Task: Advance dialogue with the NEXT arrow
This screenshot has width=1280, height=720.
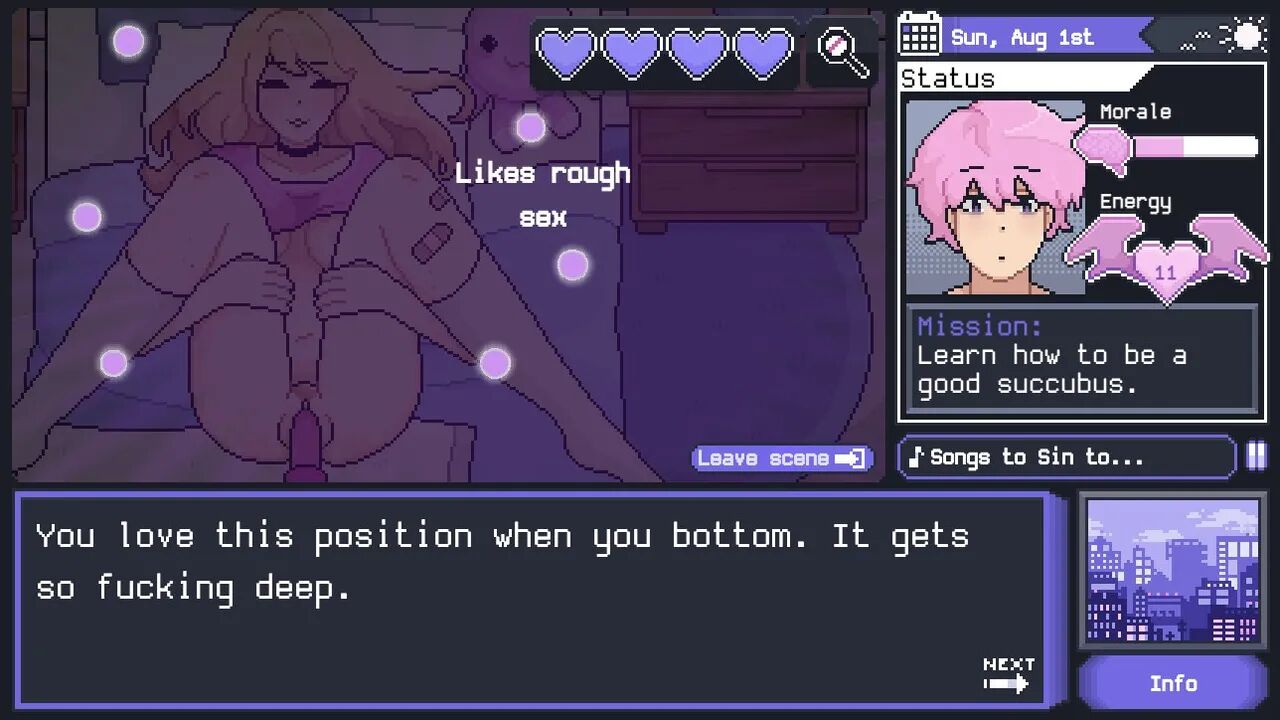Action: point(1007,676)
